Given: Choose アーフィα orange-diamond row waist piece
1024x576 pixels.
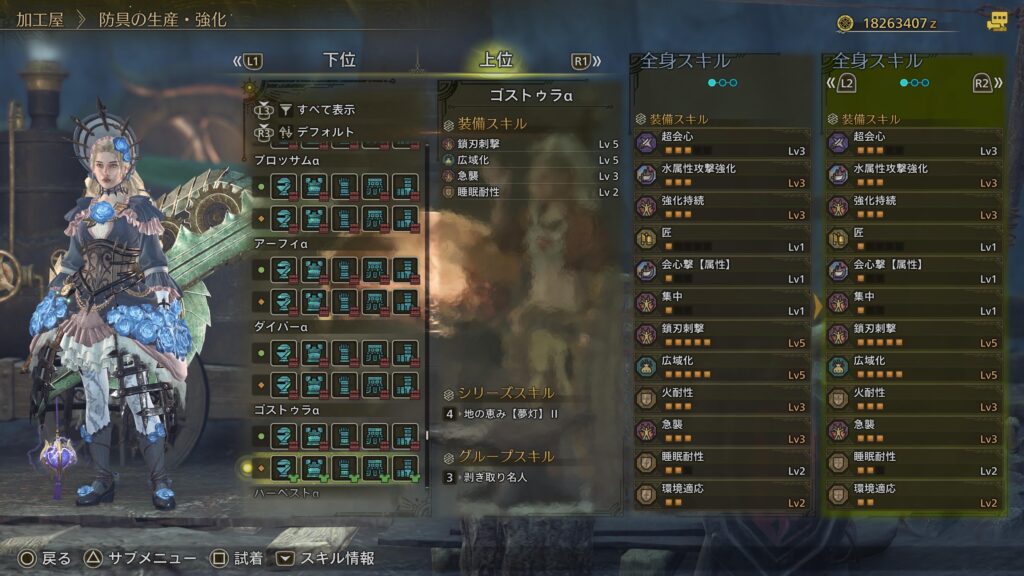Looking at the screenshot, I should click(x=374, y=298).
